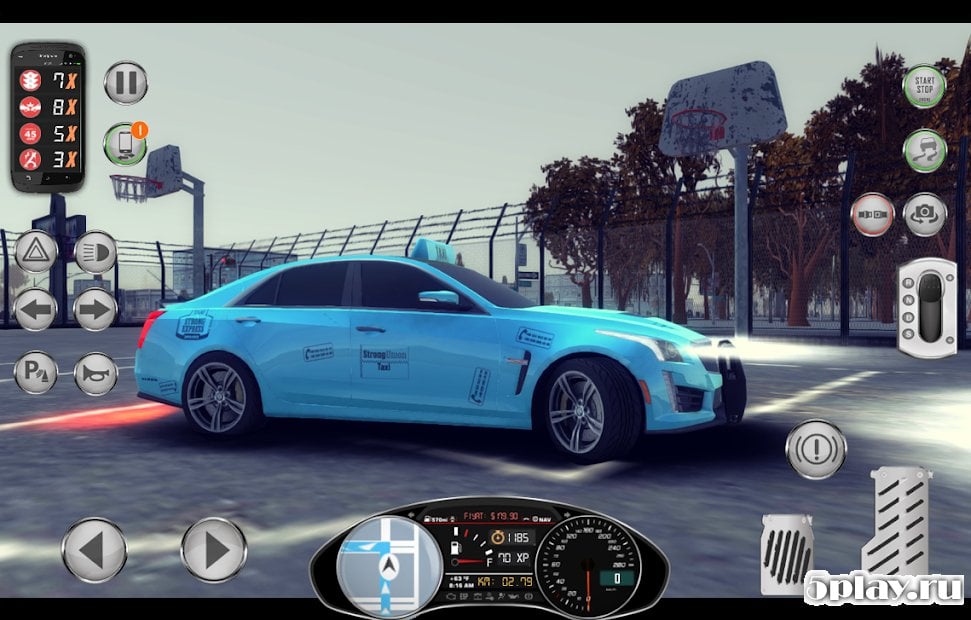Tap the Start Stop engine button
Screen dimensions: 971x620
coord(924,86)
